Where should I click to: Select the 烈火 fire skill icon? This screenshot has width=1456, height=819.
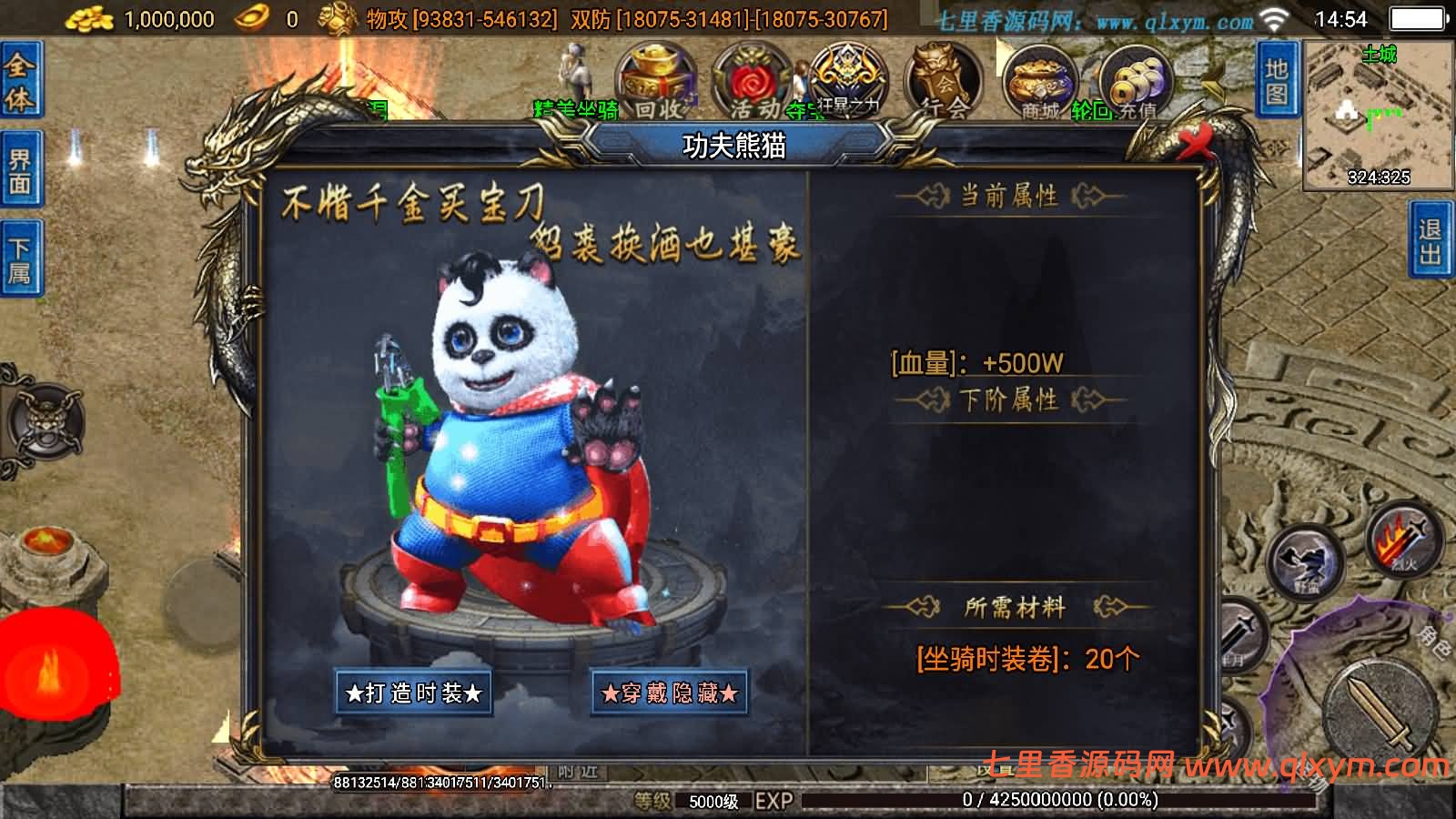(1401, 541)
